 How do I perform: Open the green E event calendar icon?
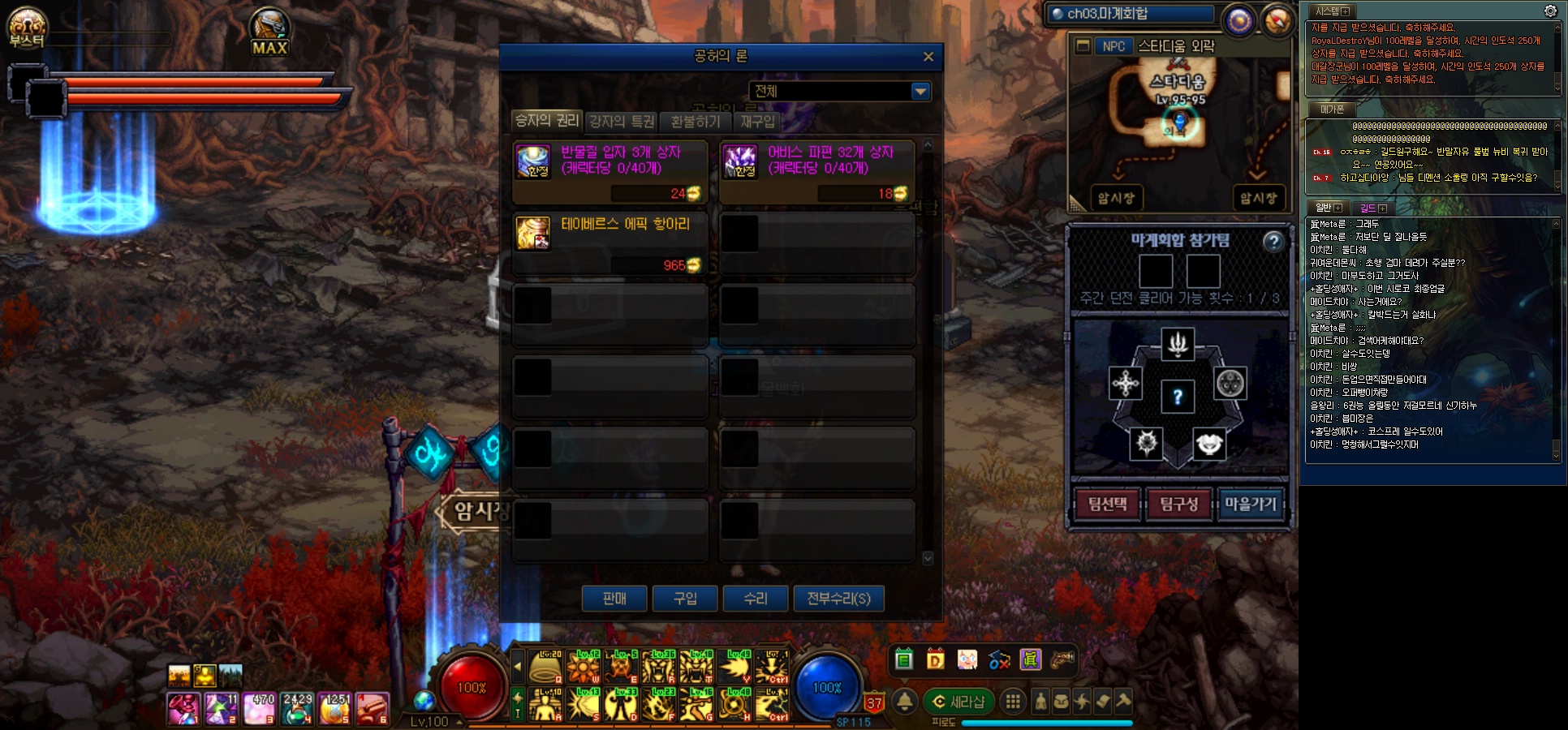point(904,659)
